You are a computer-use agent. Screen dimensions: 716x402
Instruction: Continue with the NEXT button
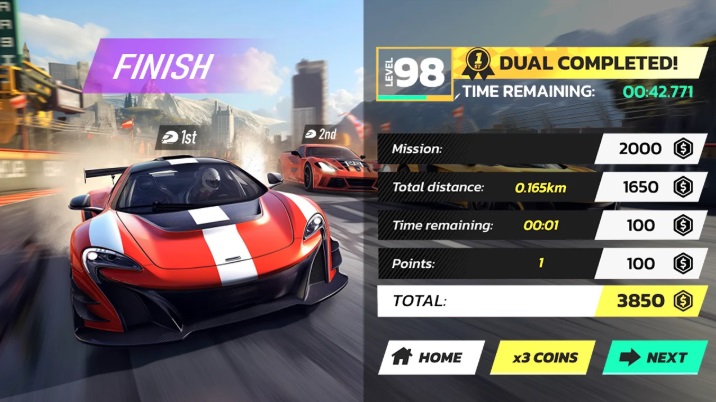(654, 357)
